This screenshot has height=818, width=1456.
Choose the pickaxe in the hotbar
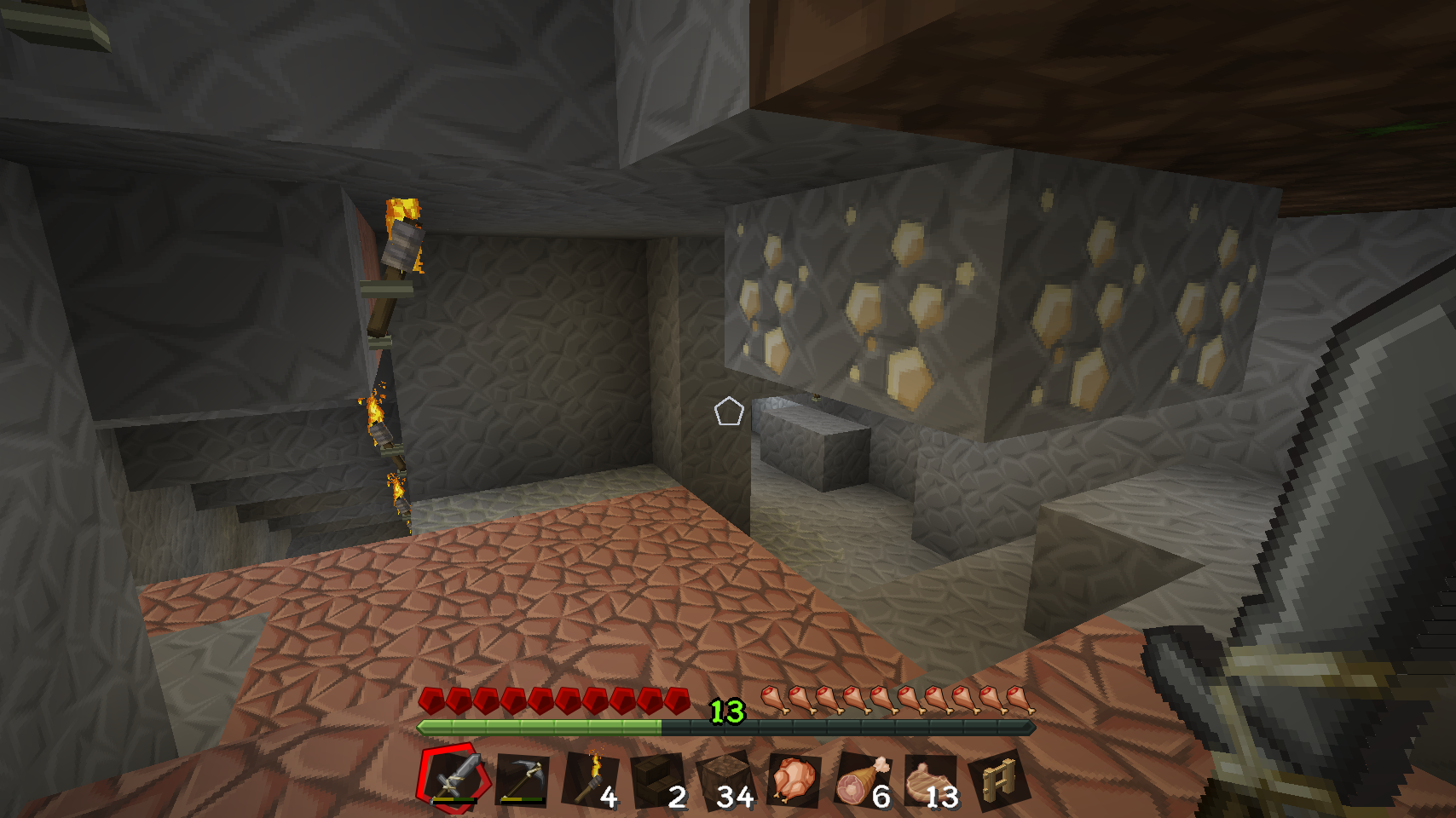[522, 779]
